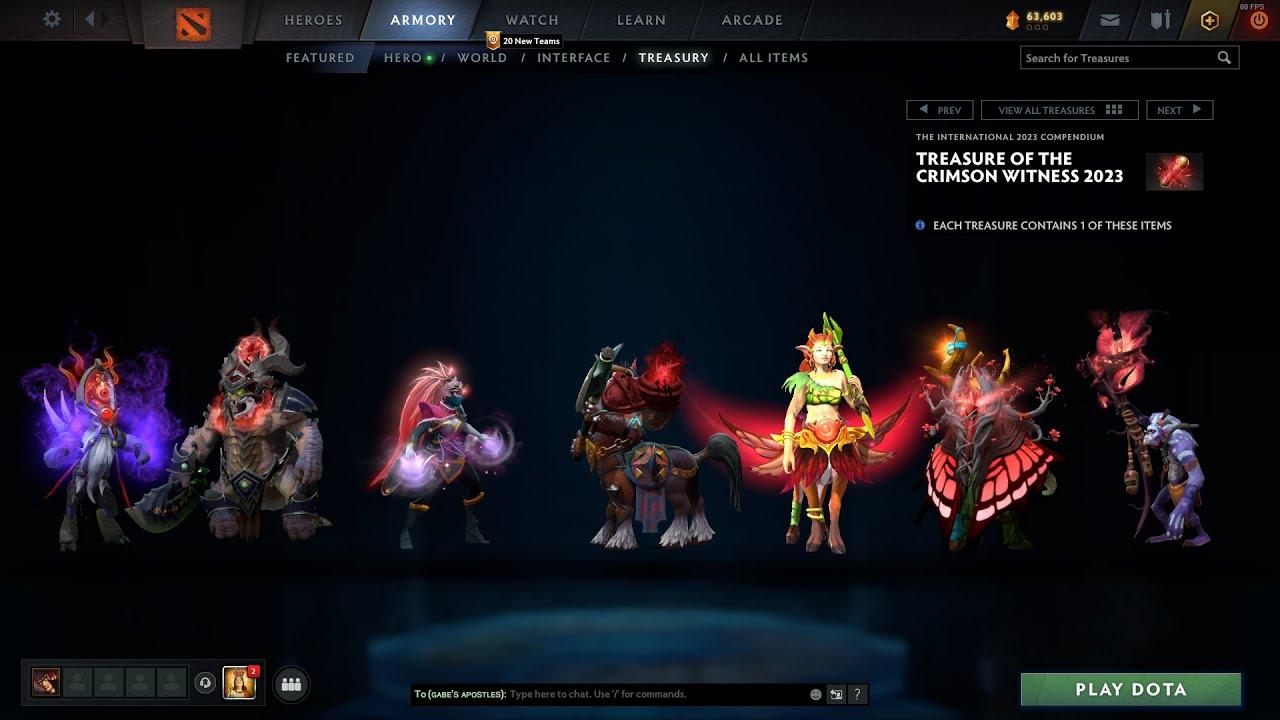Click the chat help question mark icon
This screenshot has width=1280, height=720.
coord(857,693)
